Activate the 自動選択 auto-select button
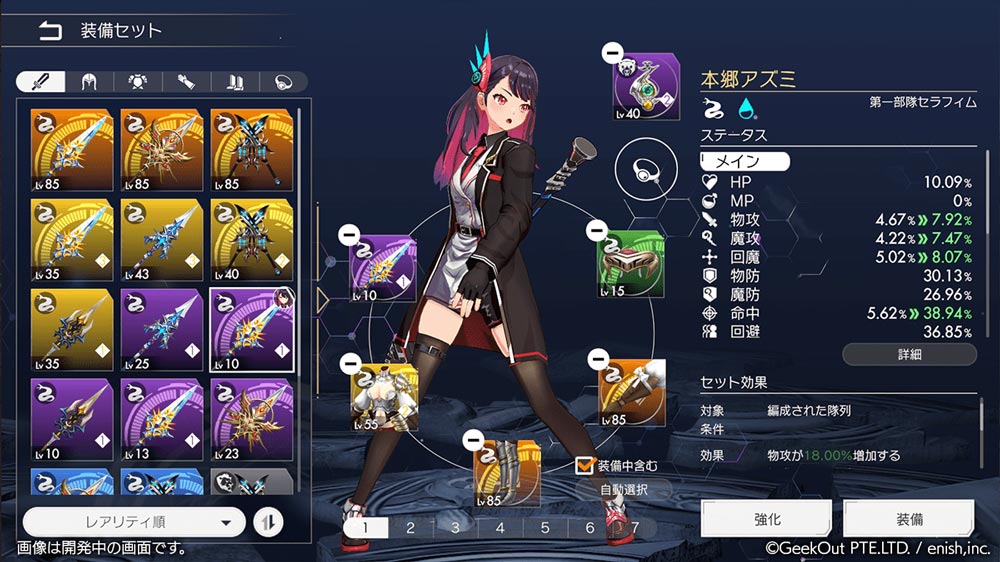This screenshot has width=1000, height=562. 623,490
